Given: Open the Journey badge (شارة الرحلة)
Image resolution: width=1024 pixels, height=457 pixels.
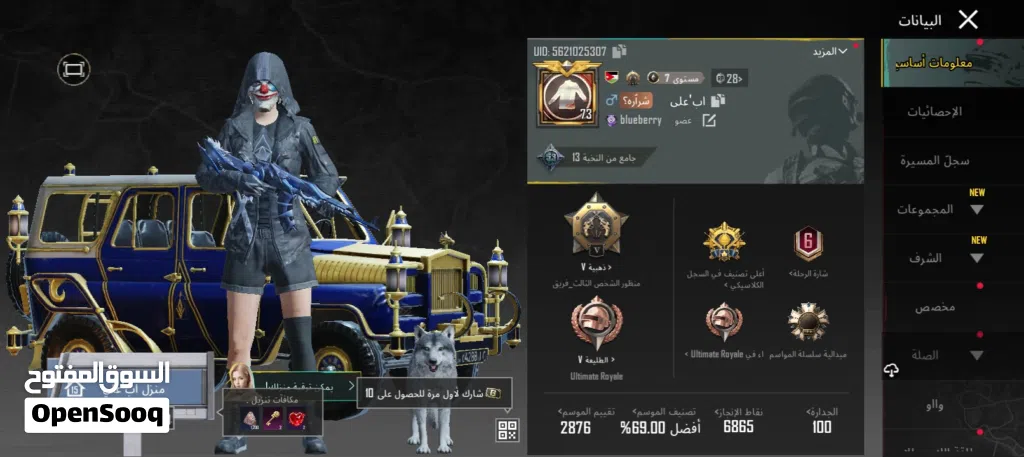Looking at the screenshot, I should pos(807,245).
